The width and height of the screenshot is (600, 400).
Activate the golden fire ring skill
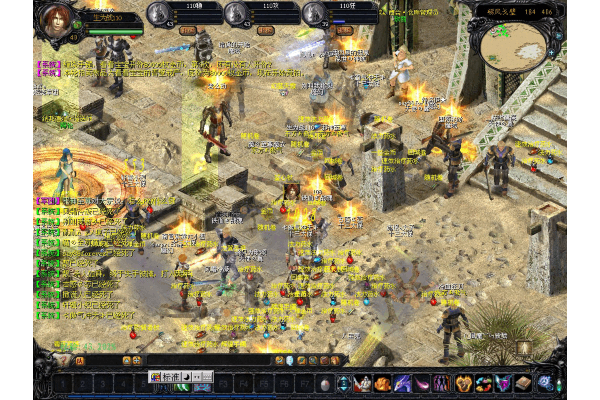tap(464, 383)
